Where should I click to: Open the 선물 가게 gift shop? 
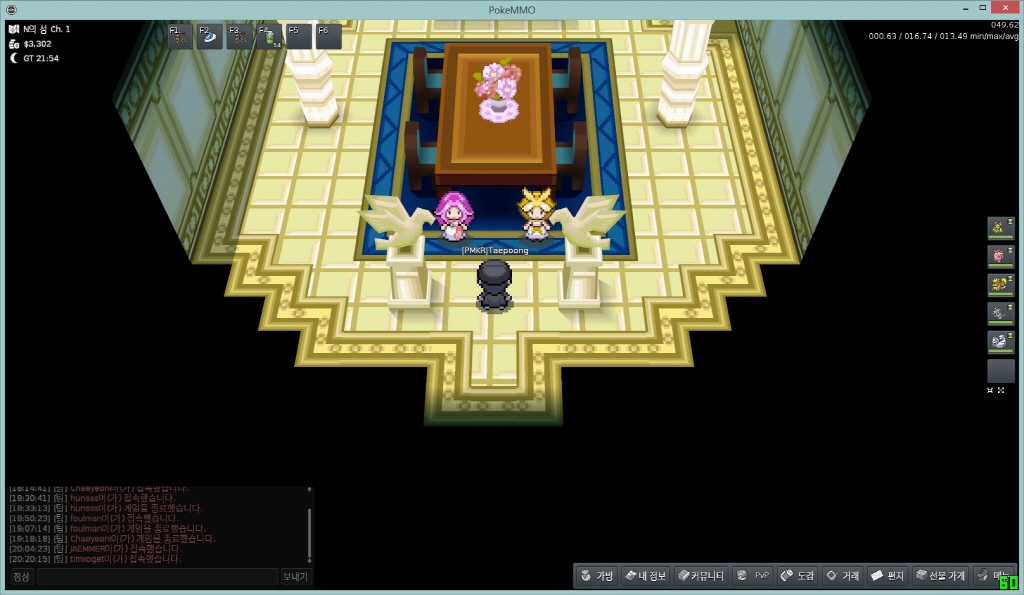(x=941, y=576)
